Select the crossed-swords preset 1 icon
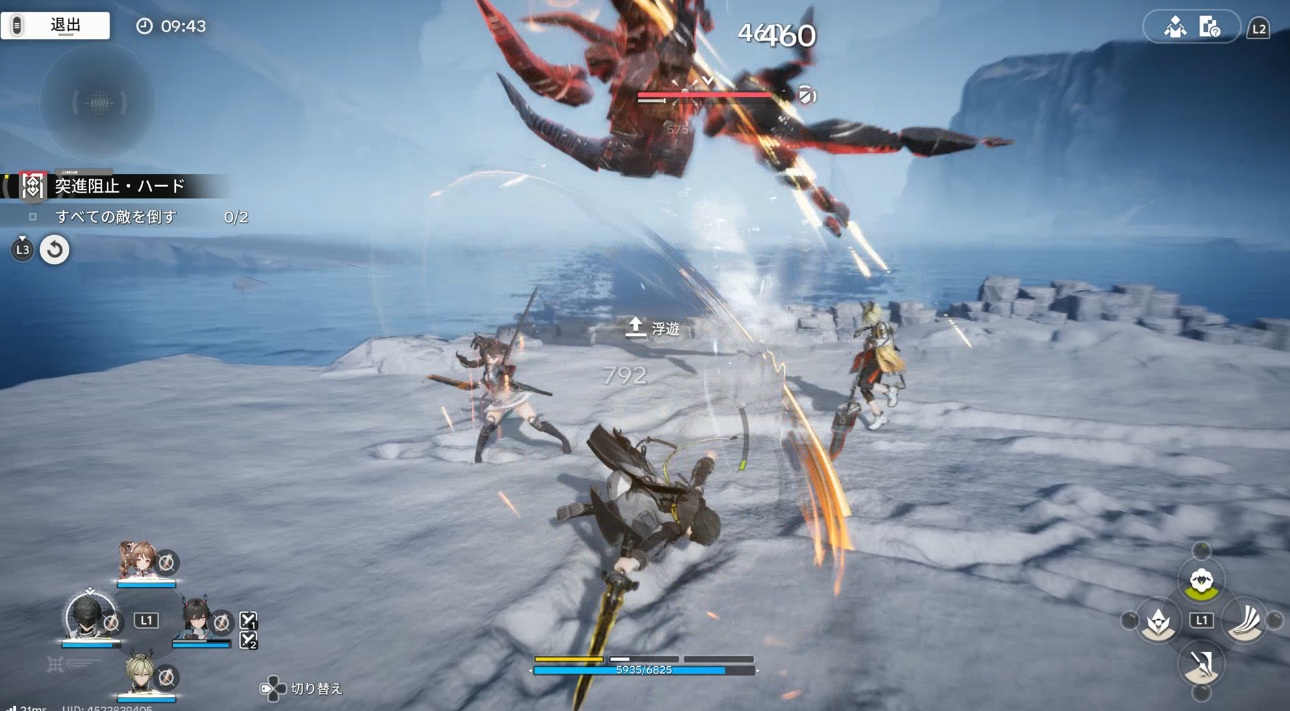1290x711 pixels. 249,621
